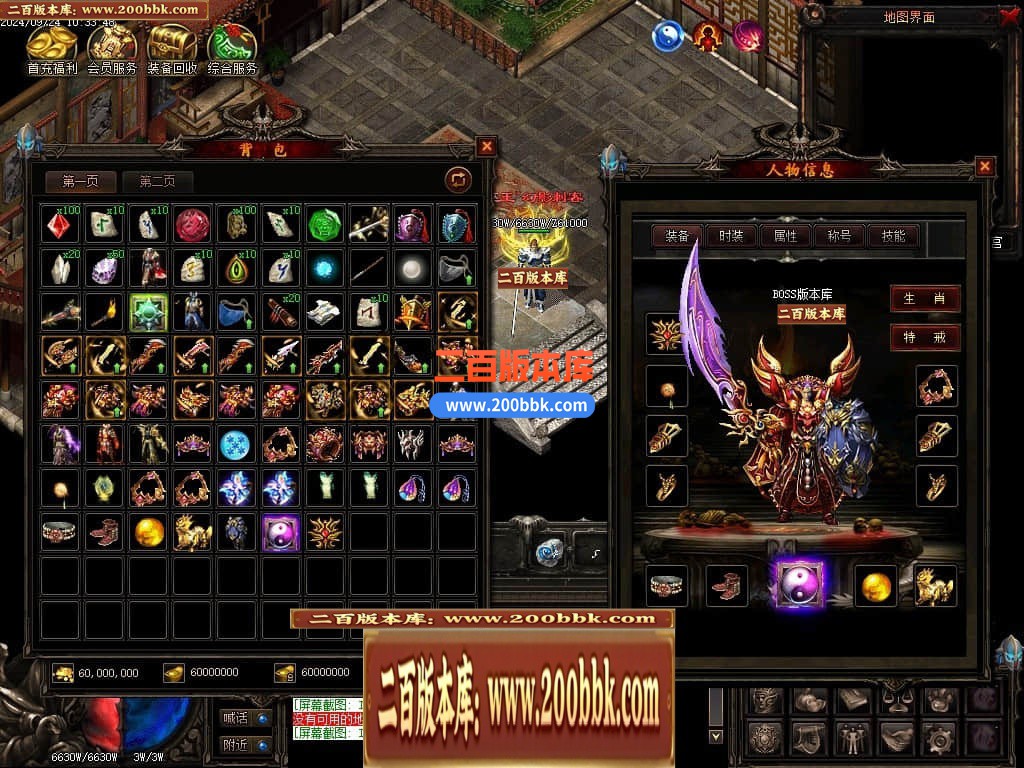The image size is (1024, 768).
Task: Switch to the 时装 costume tab
Action: pos(731,236)
